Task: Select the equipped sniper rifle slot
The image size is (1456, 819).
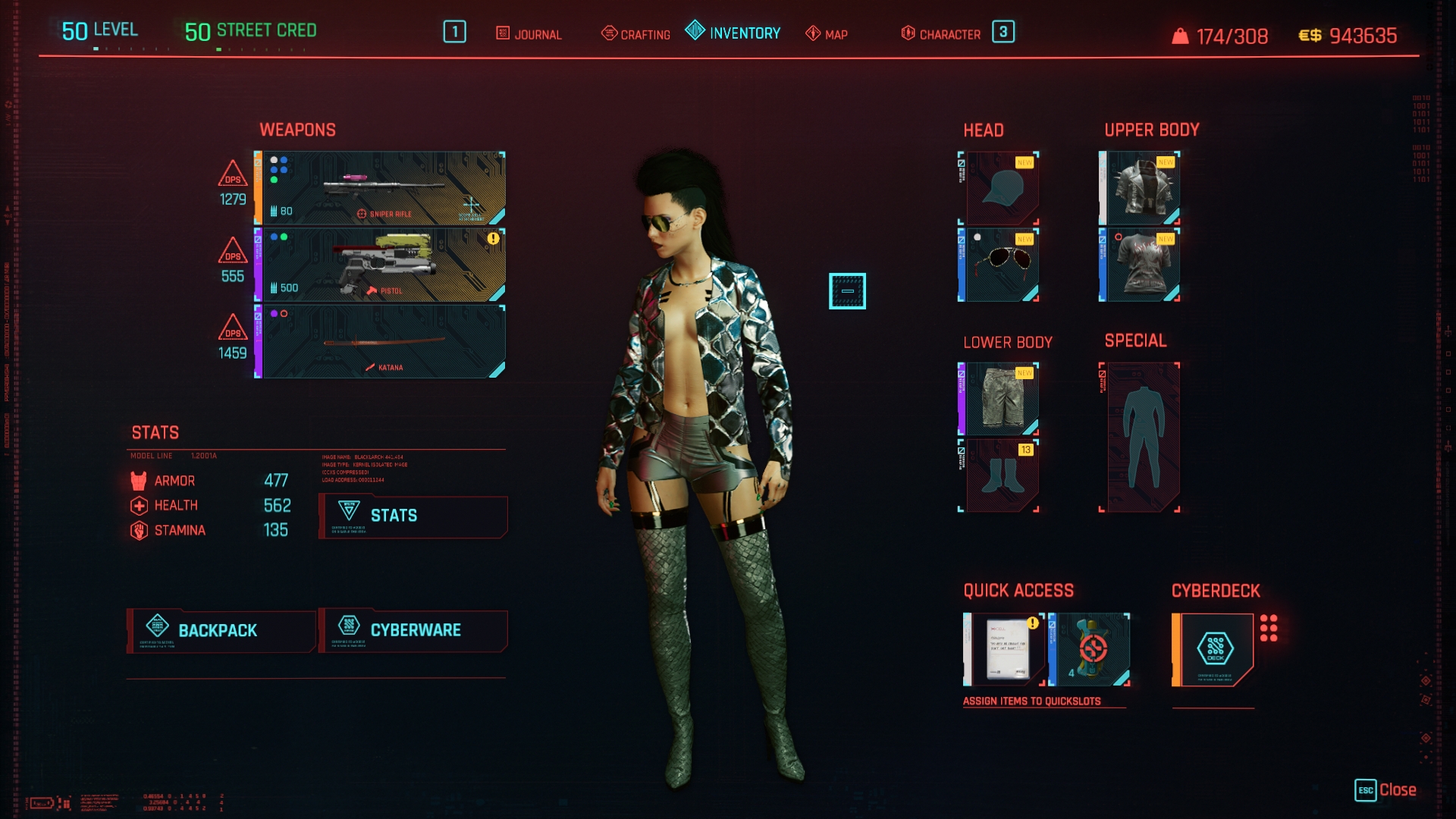Action: point(382,188)
